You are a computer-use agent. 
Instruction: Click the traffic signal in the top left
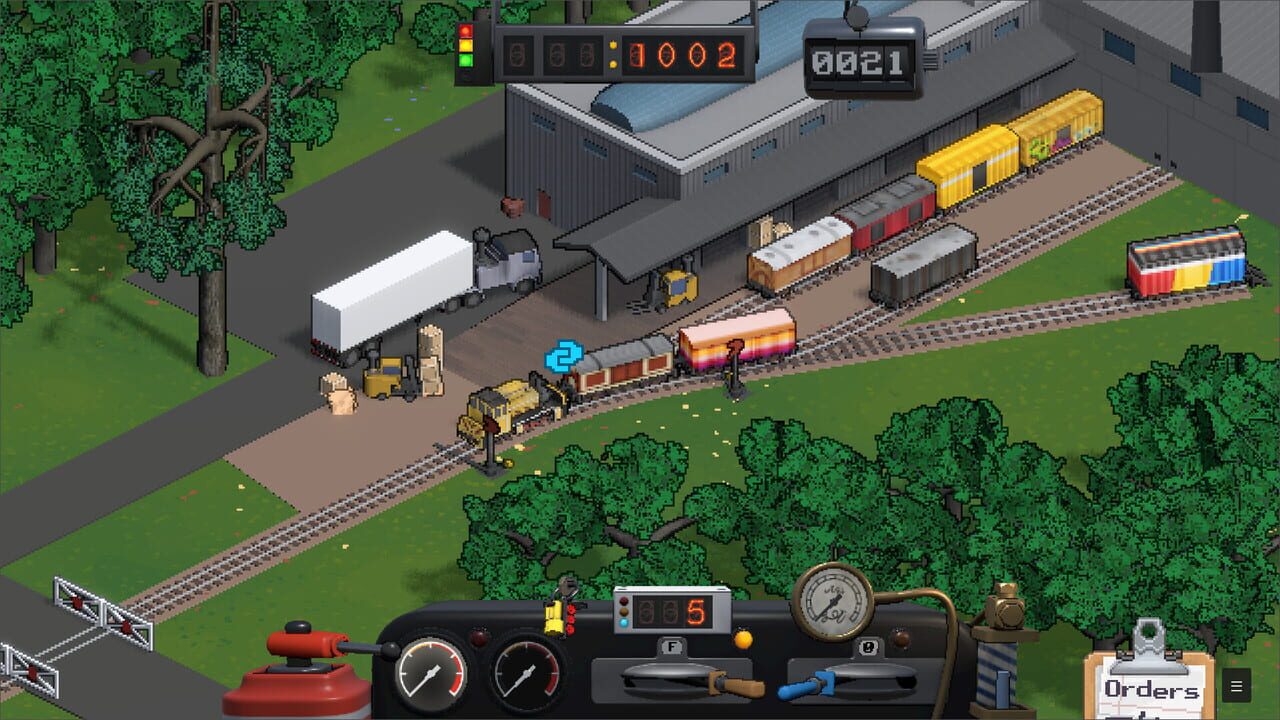[x=464, y=45]
